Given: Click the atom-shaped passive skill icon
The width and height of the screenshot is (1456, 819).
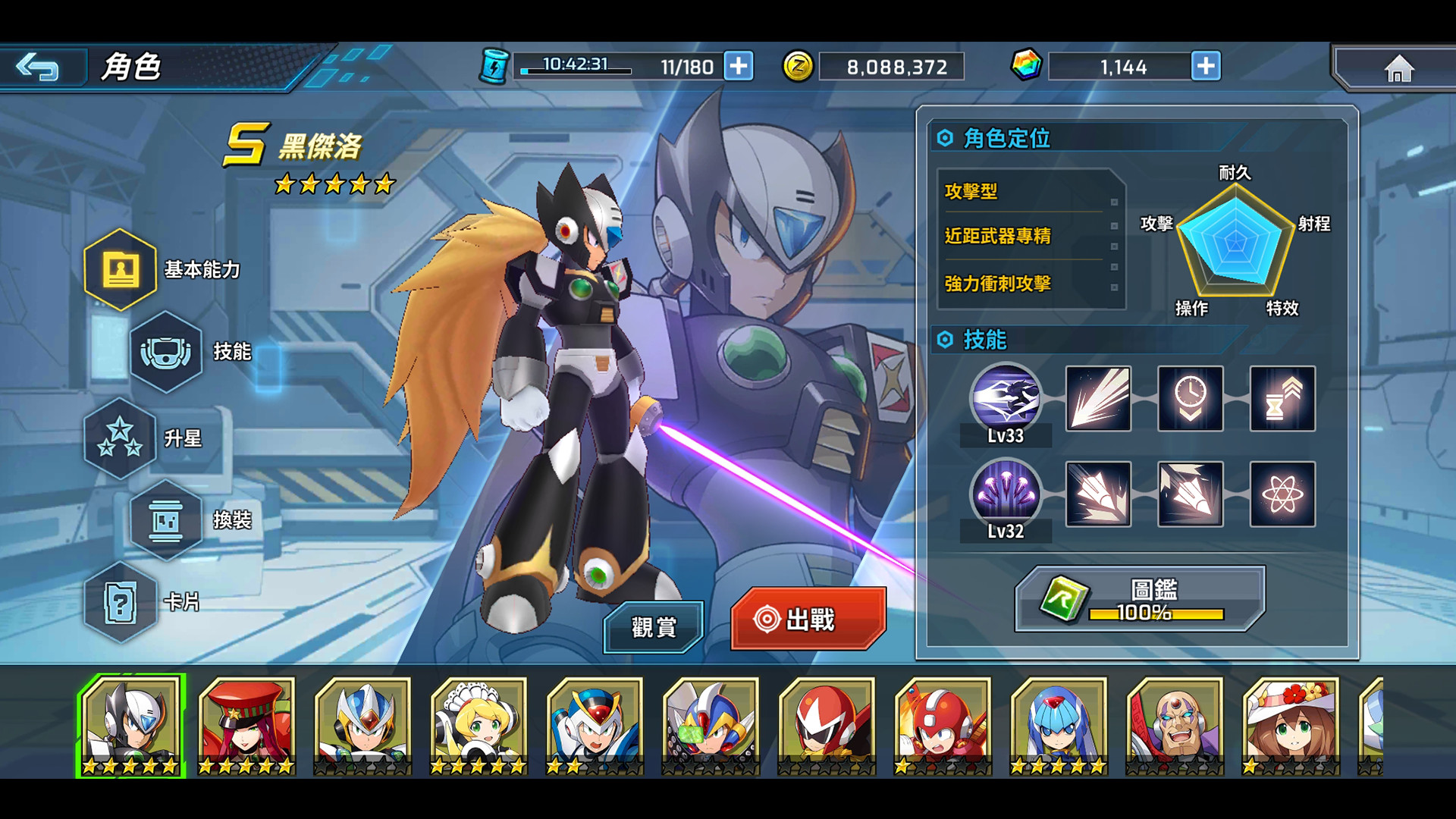Looking at the screenshot, I should [x=1282, y=495].
